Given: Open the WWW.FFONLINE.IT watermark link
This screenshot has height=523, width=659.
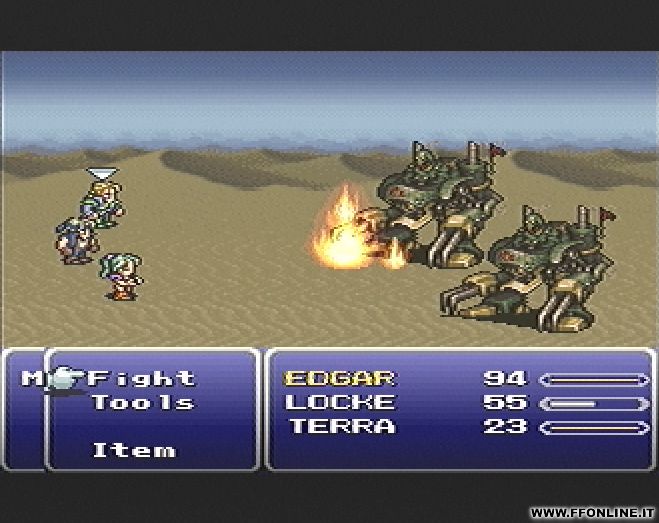Looking at the screenshot, I should point(593,512).
